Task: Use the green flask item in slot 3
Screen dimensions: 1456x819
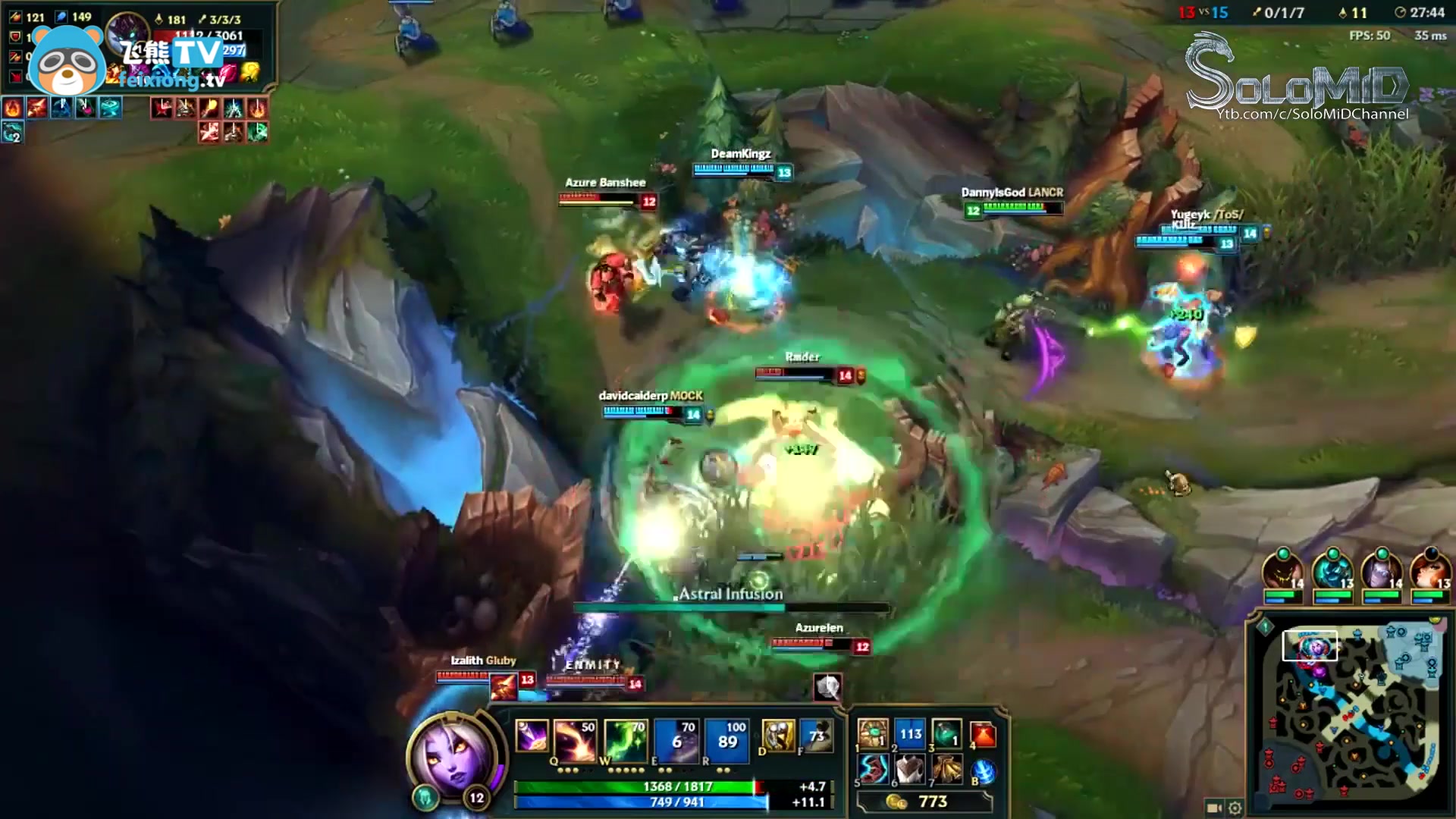Action: (946, 735)
